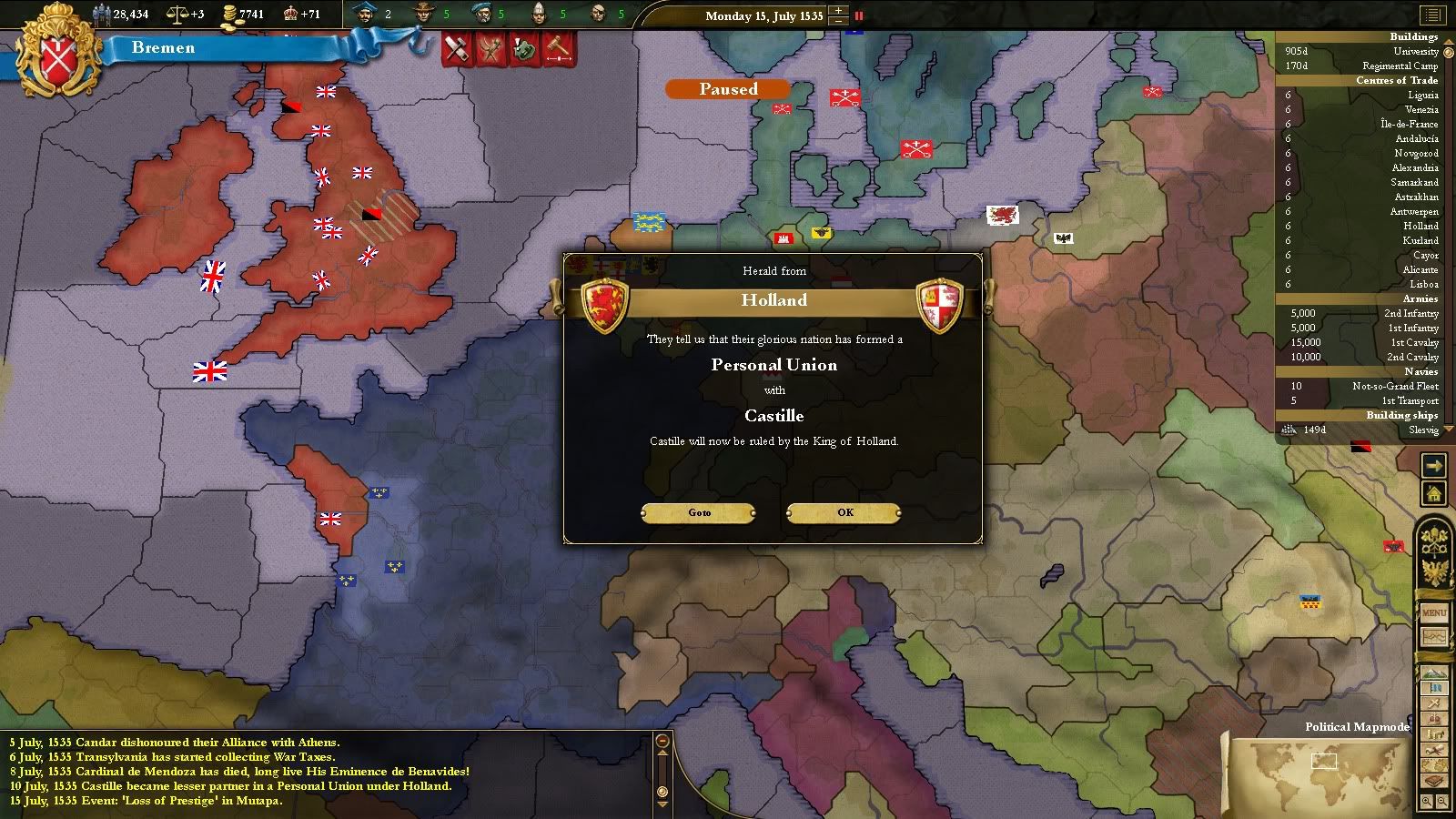This screenshot has height=819, width=1456.
Task: Toggle the outliner list button
Action: pyautogui.click(x=1432, y=15)
